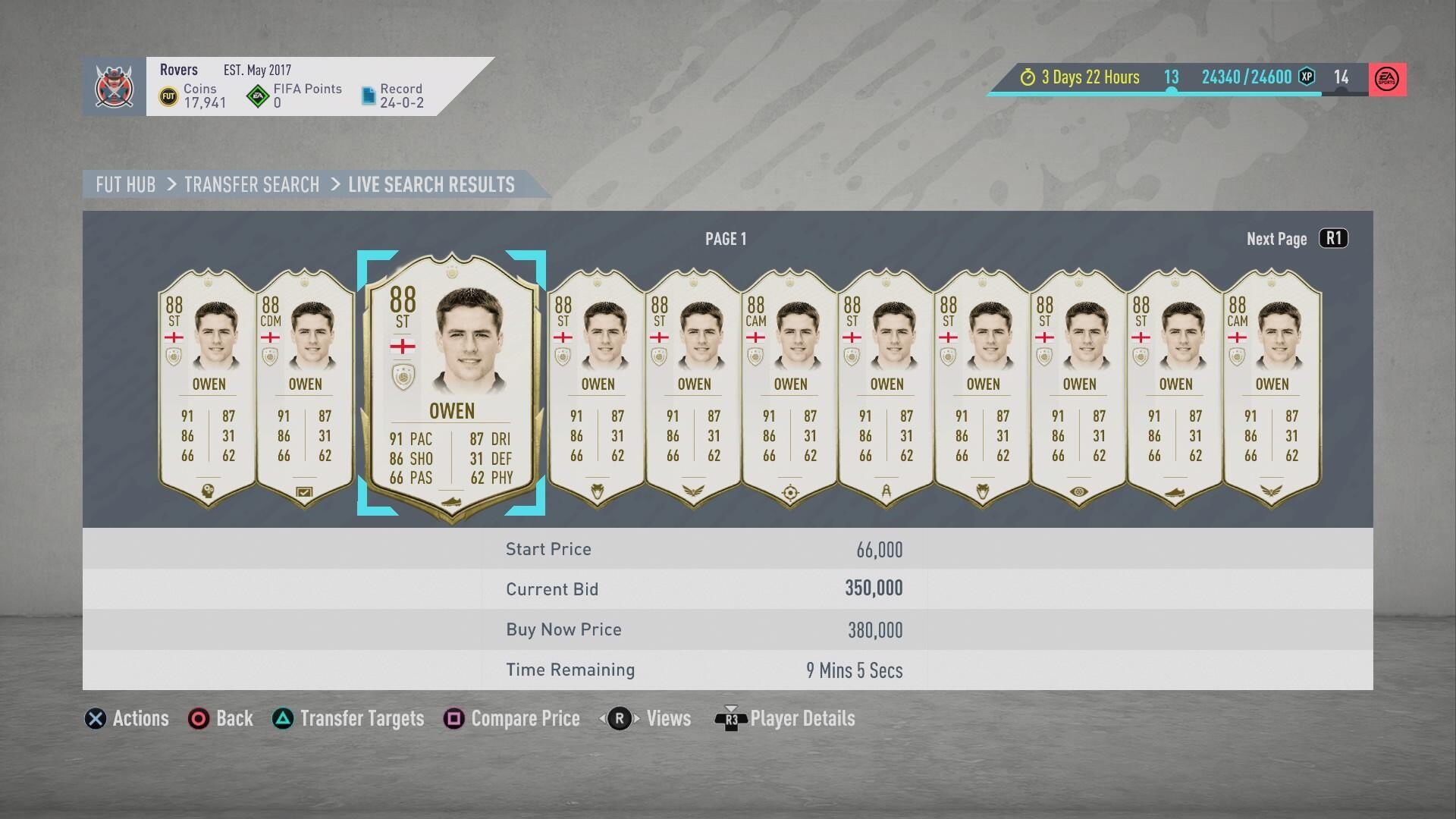Open the TRANSFER SEARCH breadcrumb
This screenshot has width=1456, height=819.
(x=252, y=185)
